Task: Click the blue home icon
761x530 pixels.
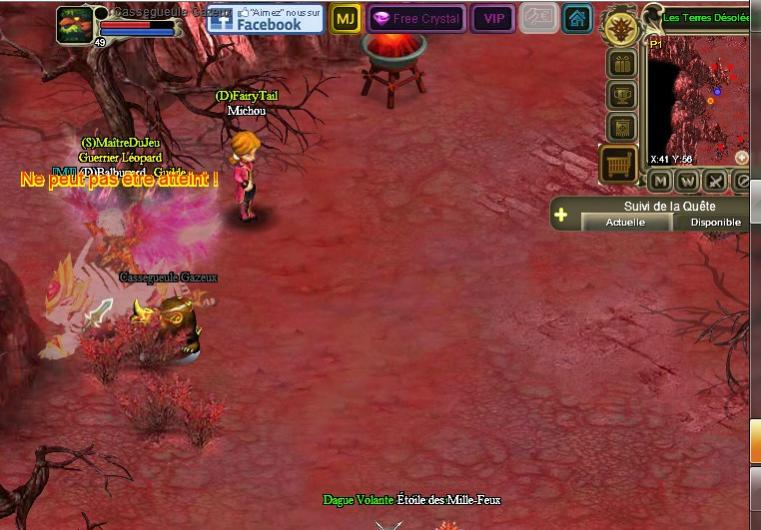Action: coord(576,18)
